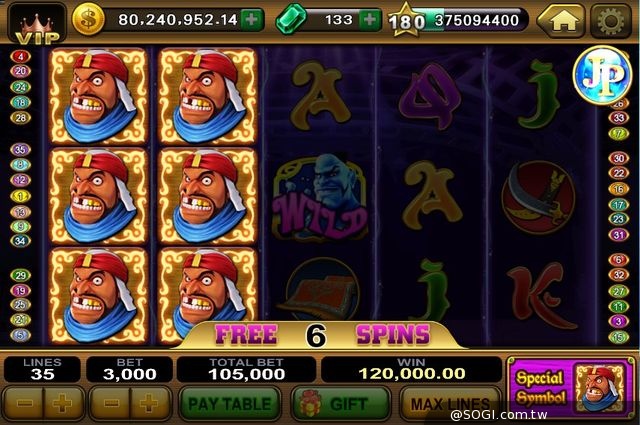Claim the Gift button

(340, 404)
